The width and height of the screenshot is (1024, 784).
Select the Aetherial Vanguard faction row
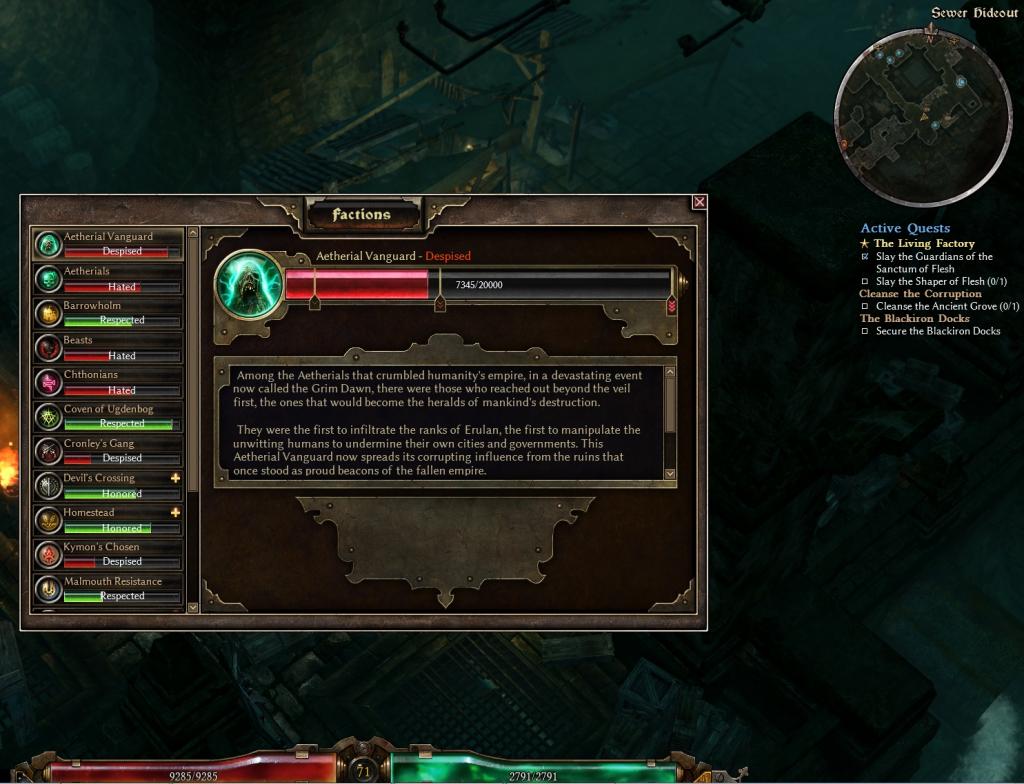[108, 244]
